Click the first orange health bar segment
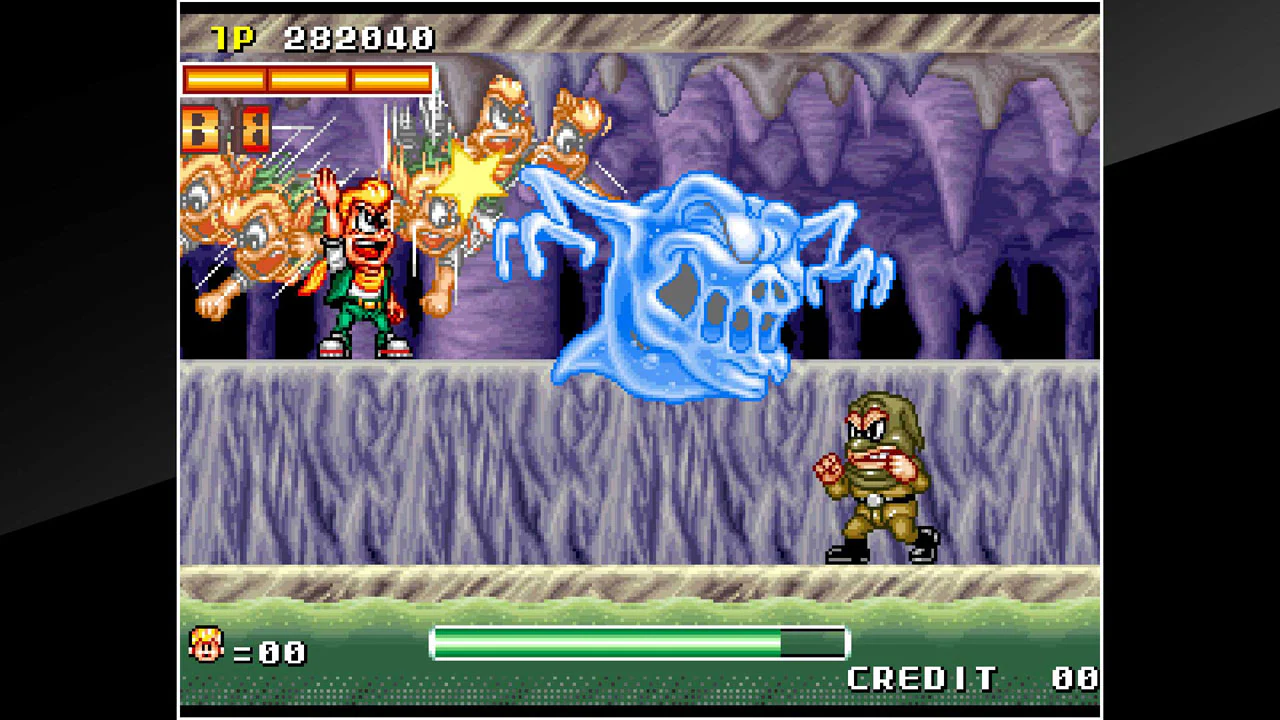1280x720 pixels. click(x=225, y=80)
